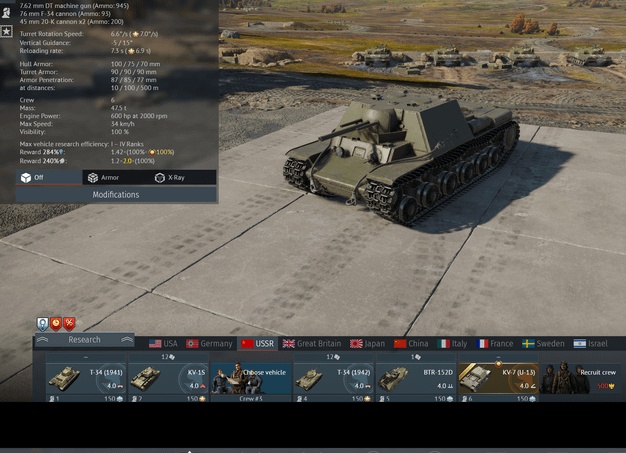Image resolution: width=626 pixels, height=453 pixels.
Task: Select the Off view mode
Action: (32, 177)
